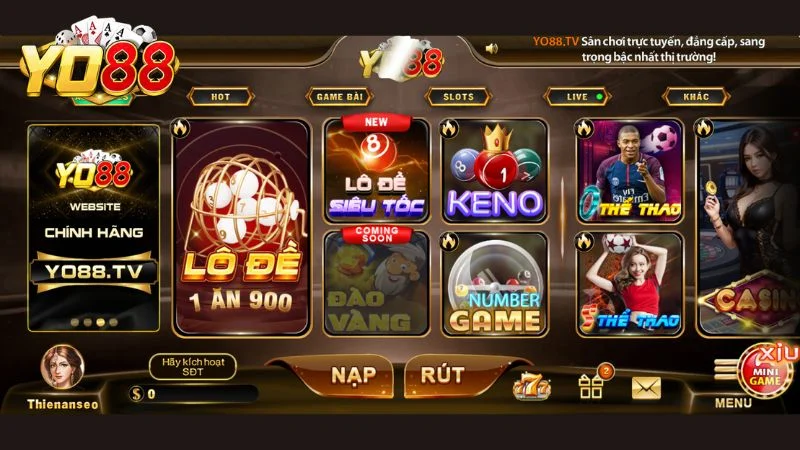Select the SLOTS category tab

pyautogui.click(x=458, y=97)
